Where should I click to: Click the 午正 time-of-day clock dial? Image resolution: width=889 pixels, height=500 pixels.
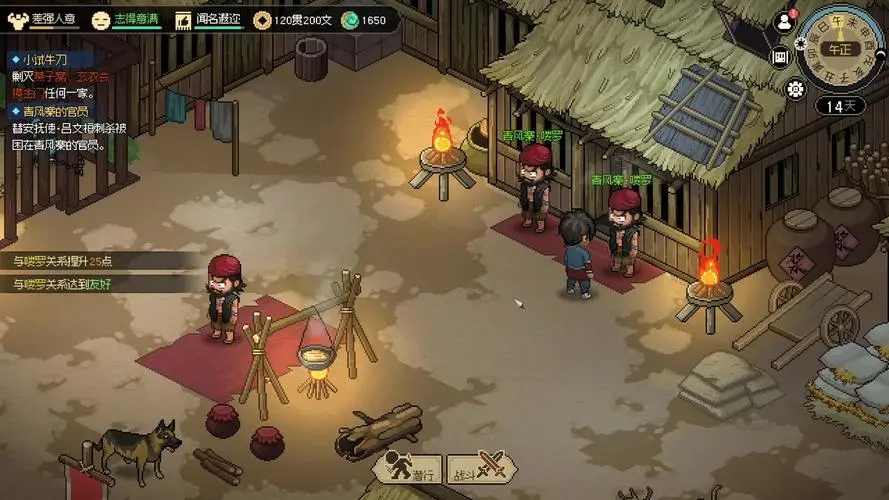(843, 47)
